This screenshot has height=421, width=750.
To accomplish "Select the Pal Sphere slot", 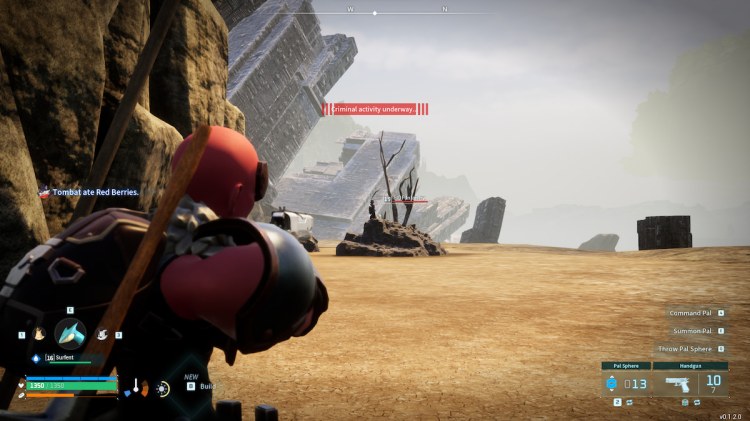I will coord(625,384).
